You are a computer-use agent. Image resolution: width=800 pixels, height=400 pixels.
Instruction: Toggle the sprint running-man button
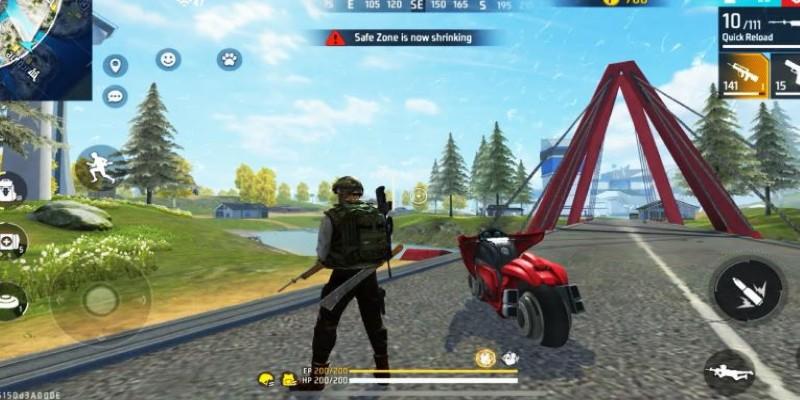(100, 168)
